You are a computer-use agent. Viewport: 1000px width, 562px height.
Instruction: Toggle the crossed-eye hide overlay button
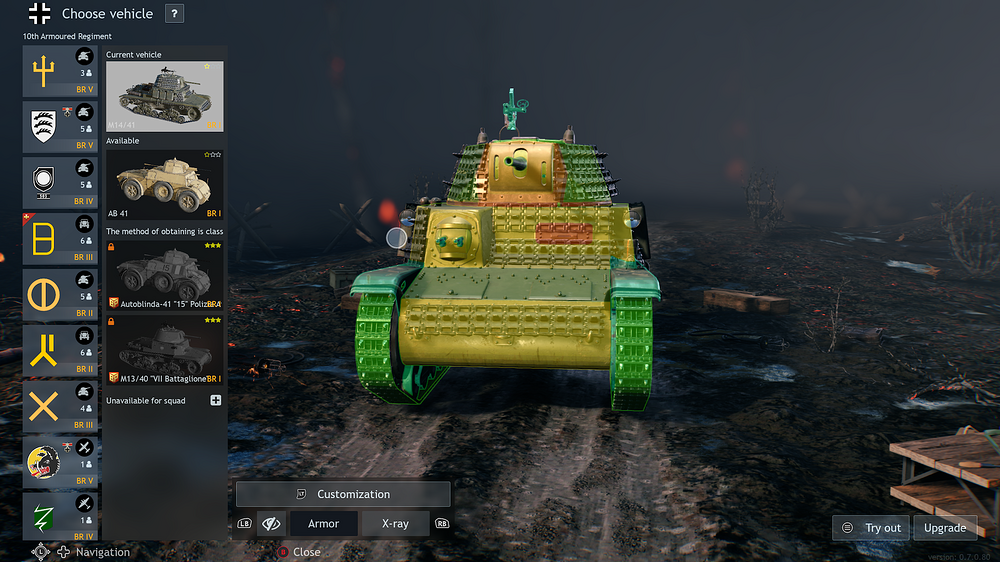270,523
